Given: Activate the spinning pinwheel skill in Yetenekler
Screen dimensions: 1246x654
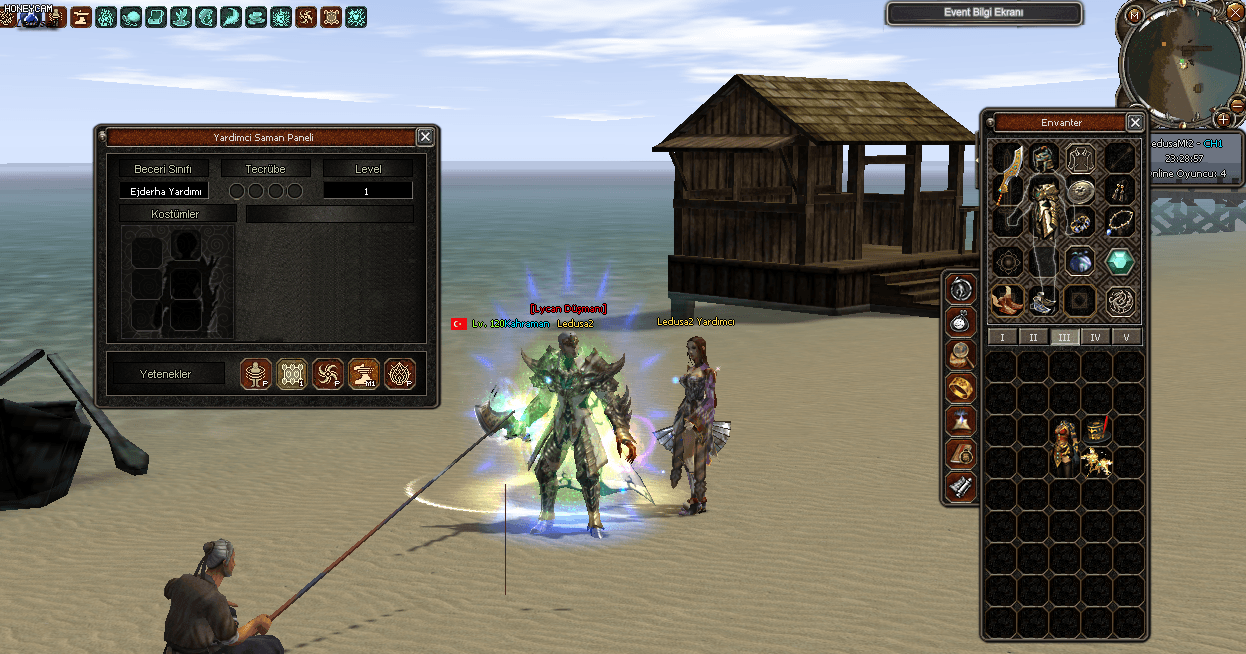Looking at the screenshot, I should [x=328, y=374].
